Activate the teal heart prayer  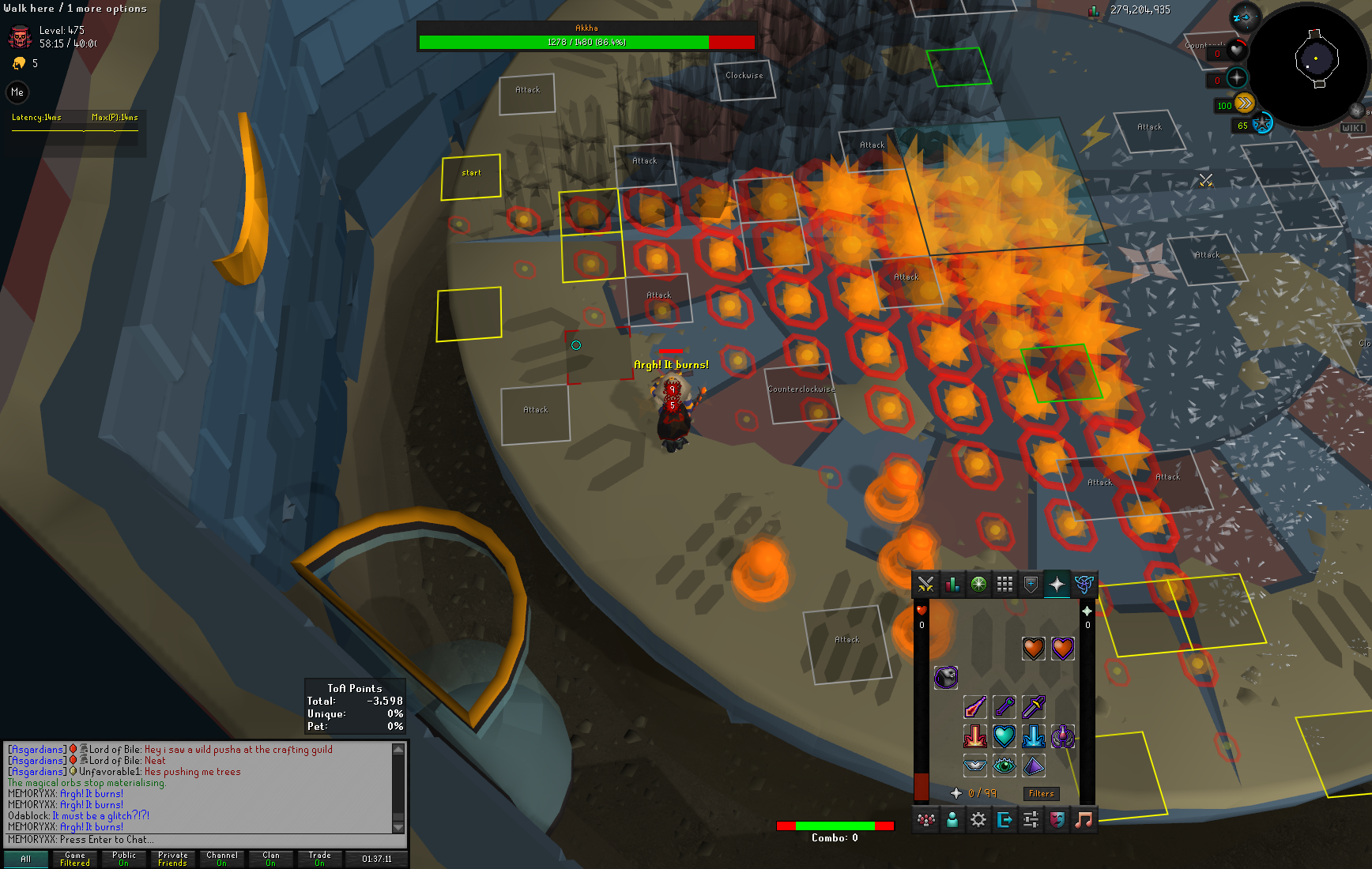point(1004,736)
